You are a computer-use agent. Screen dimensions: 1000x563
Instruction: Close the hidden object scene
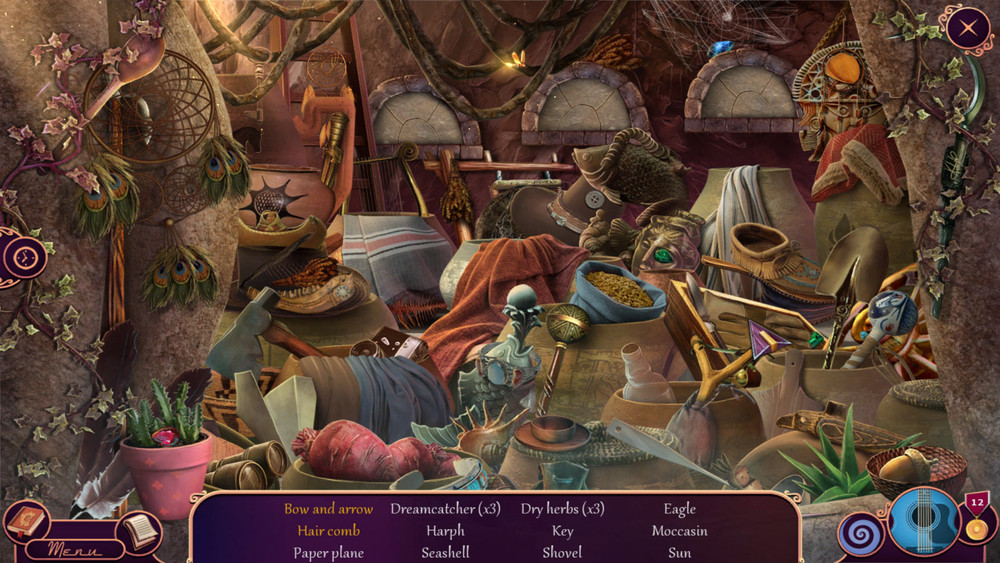point(968,28)
